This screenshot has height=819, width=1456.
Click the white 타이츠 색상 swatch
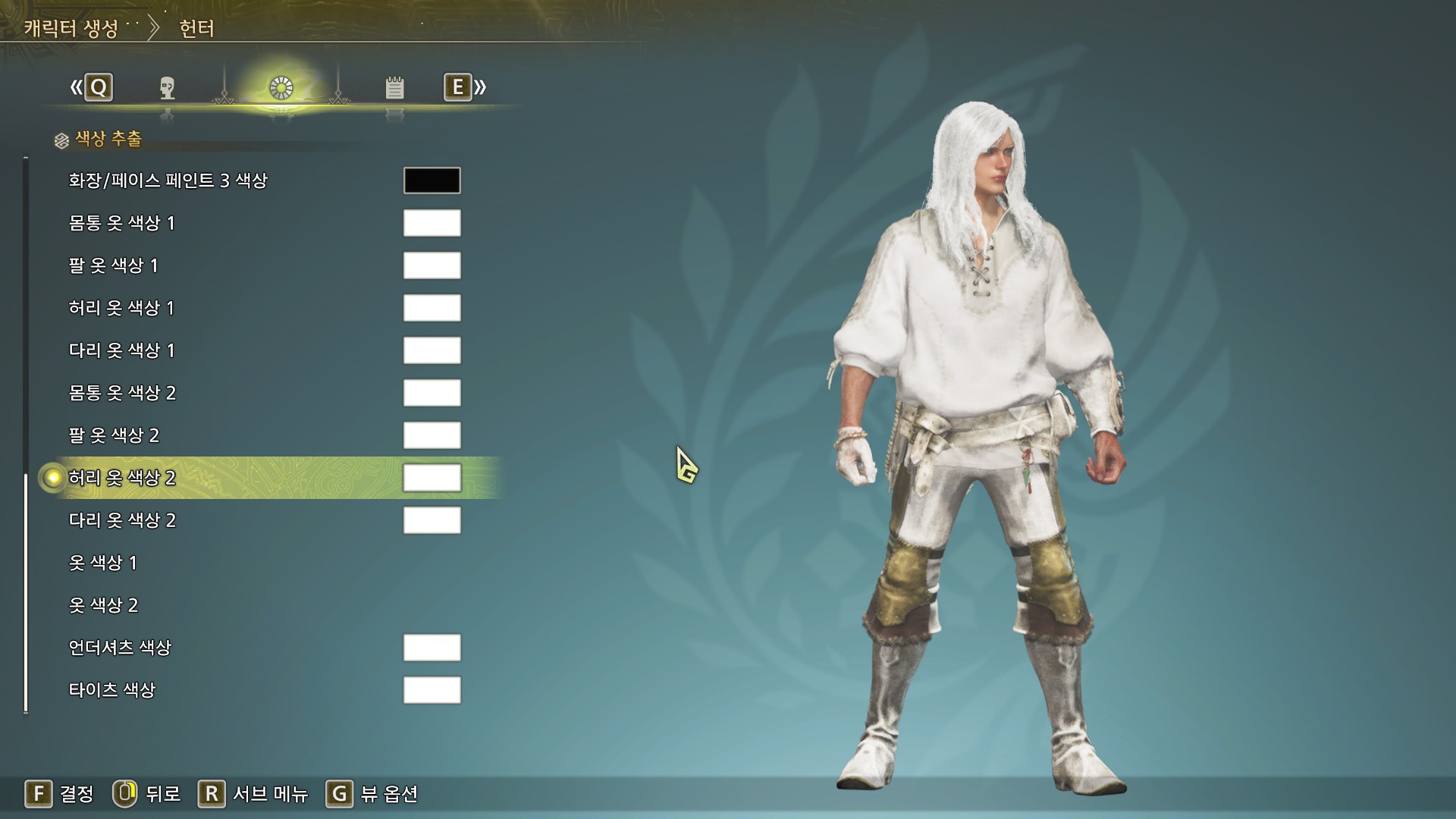point(431,690)
